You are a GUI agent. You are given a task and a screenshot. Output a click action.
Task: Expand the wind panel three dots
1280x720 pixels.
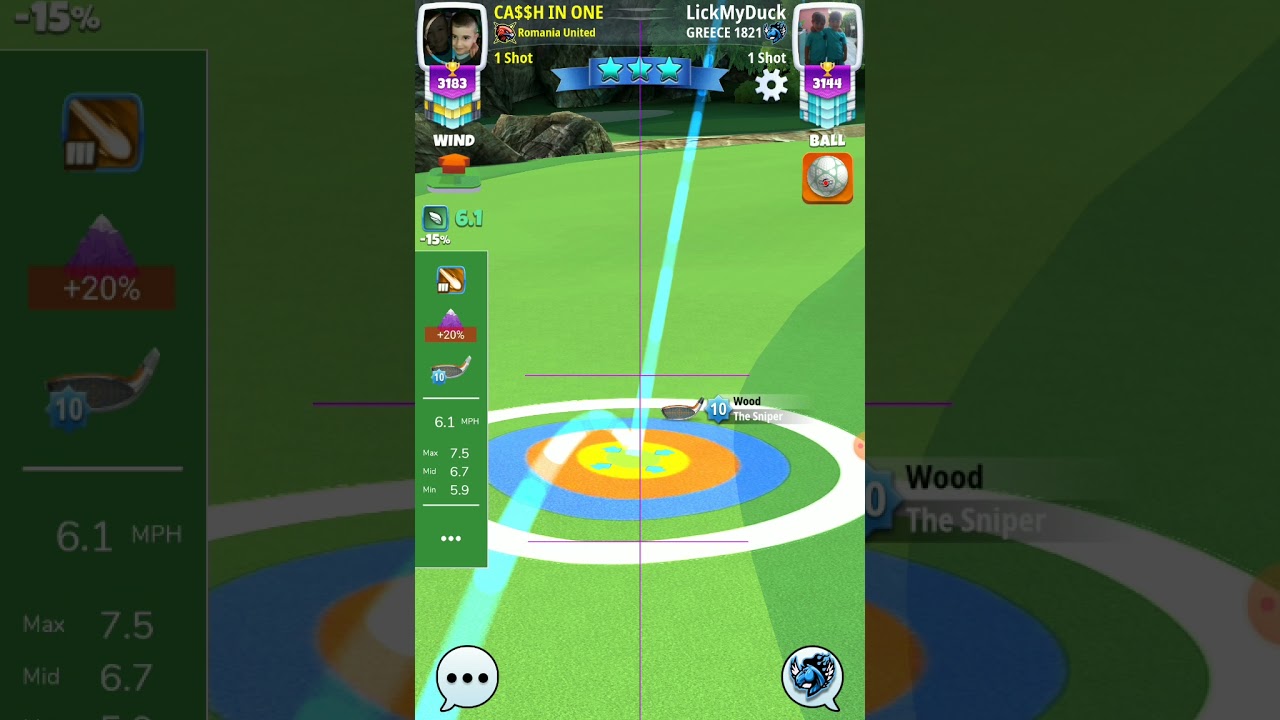451,538
